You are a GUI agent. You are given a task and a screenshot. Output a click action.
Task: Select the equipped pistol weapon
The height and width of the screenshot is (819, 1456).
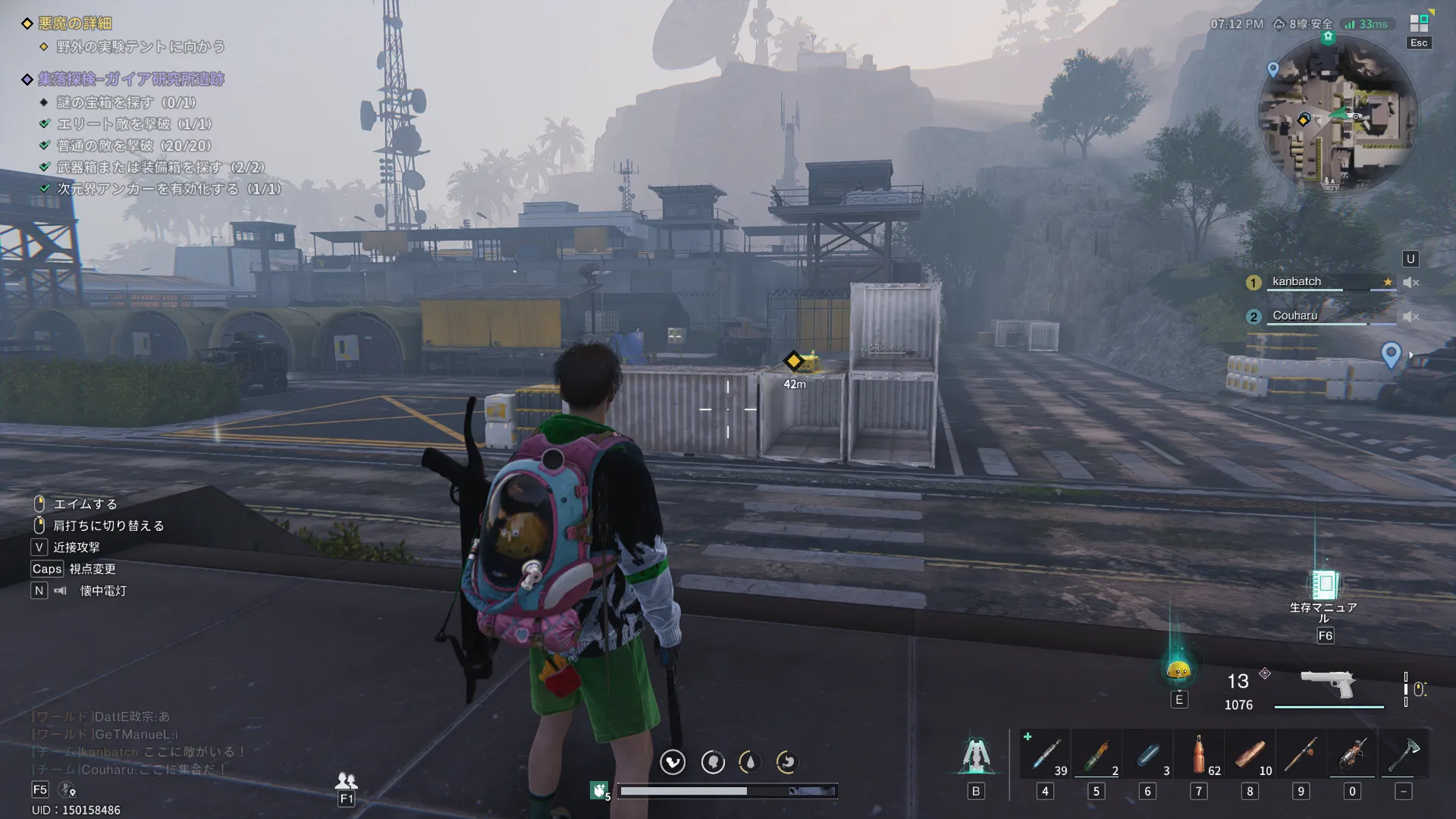(1328, 684)
